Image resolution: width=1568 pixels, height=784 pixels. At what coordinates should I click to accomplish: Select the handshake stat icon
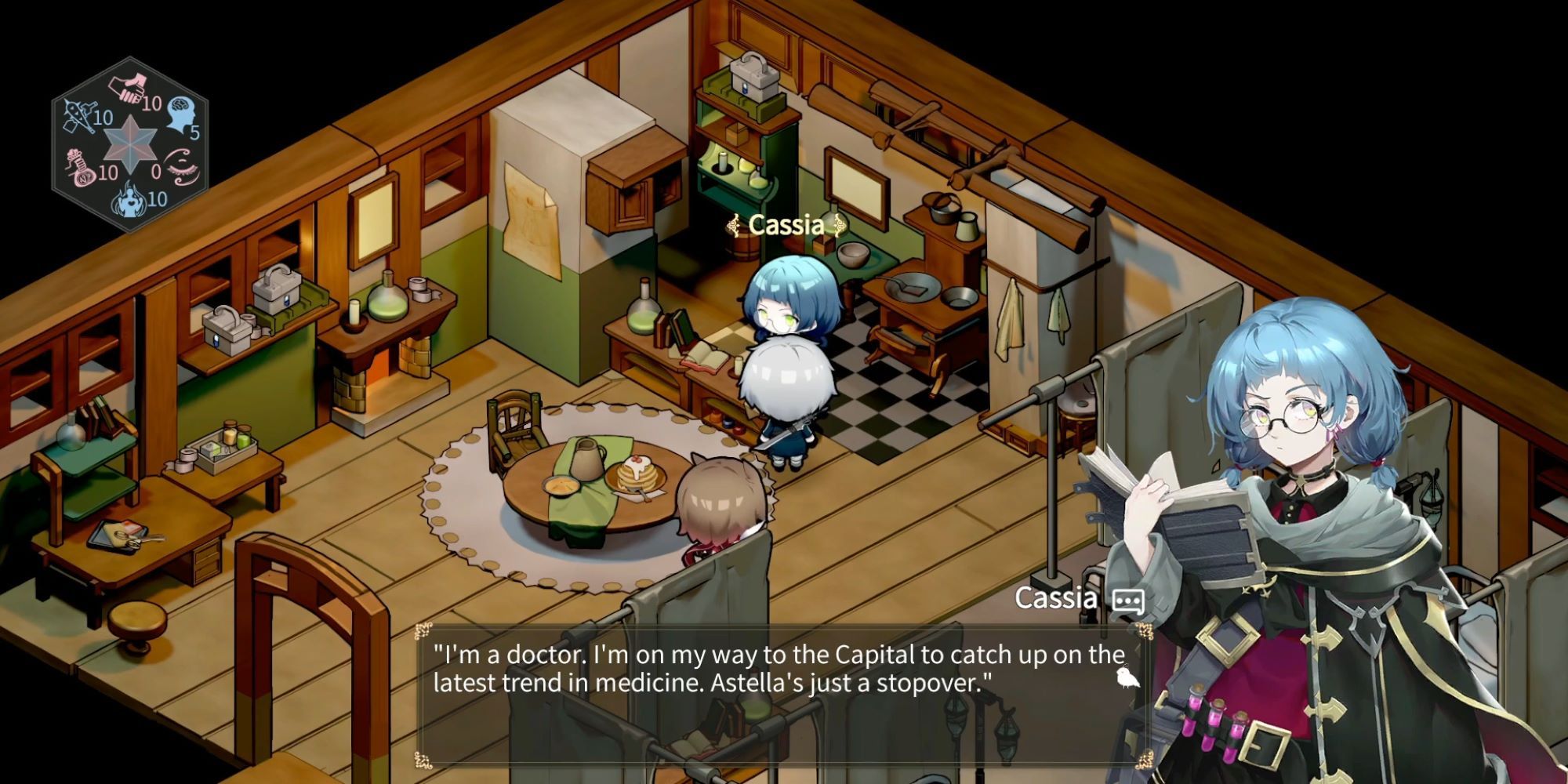[x=128, y=88]
